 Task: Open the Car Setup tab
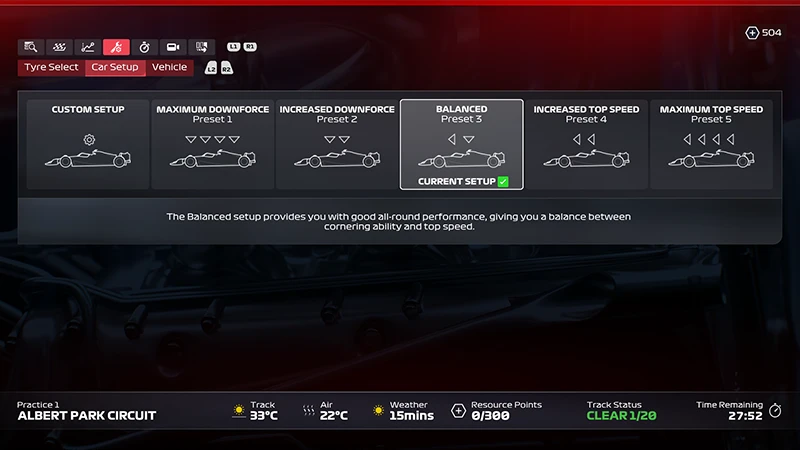point(115,67)
